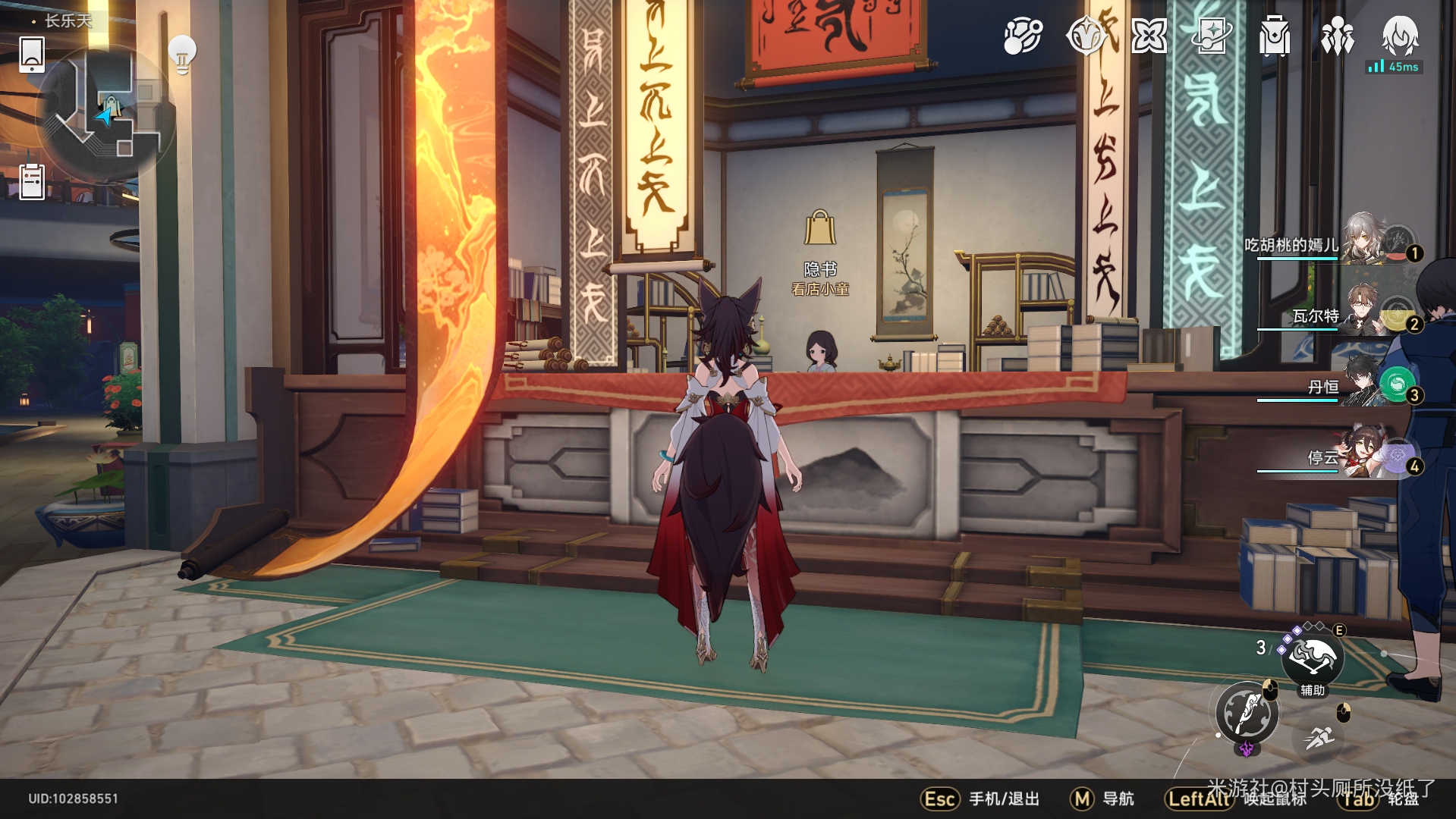Open the backpack inventory

click(1275, 36)
